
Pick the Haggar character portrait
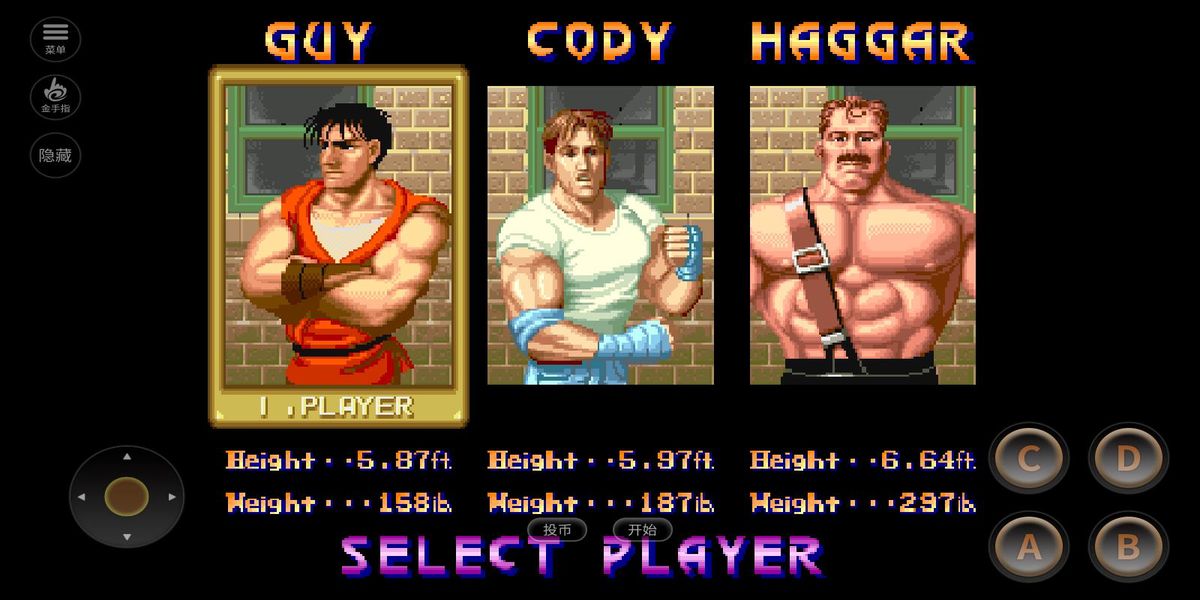coord(862,236)
